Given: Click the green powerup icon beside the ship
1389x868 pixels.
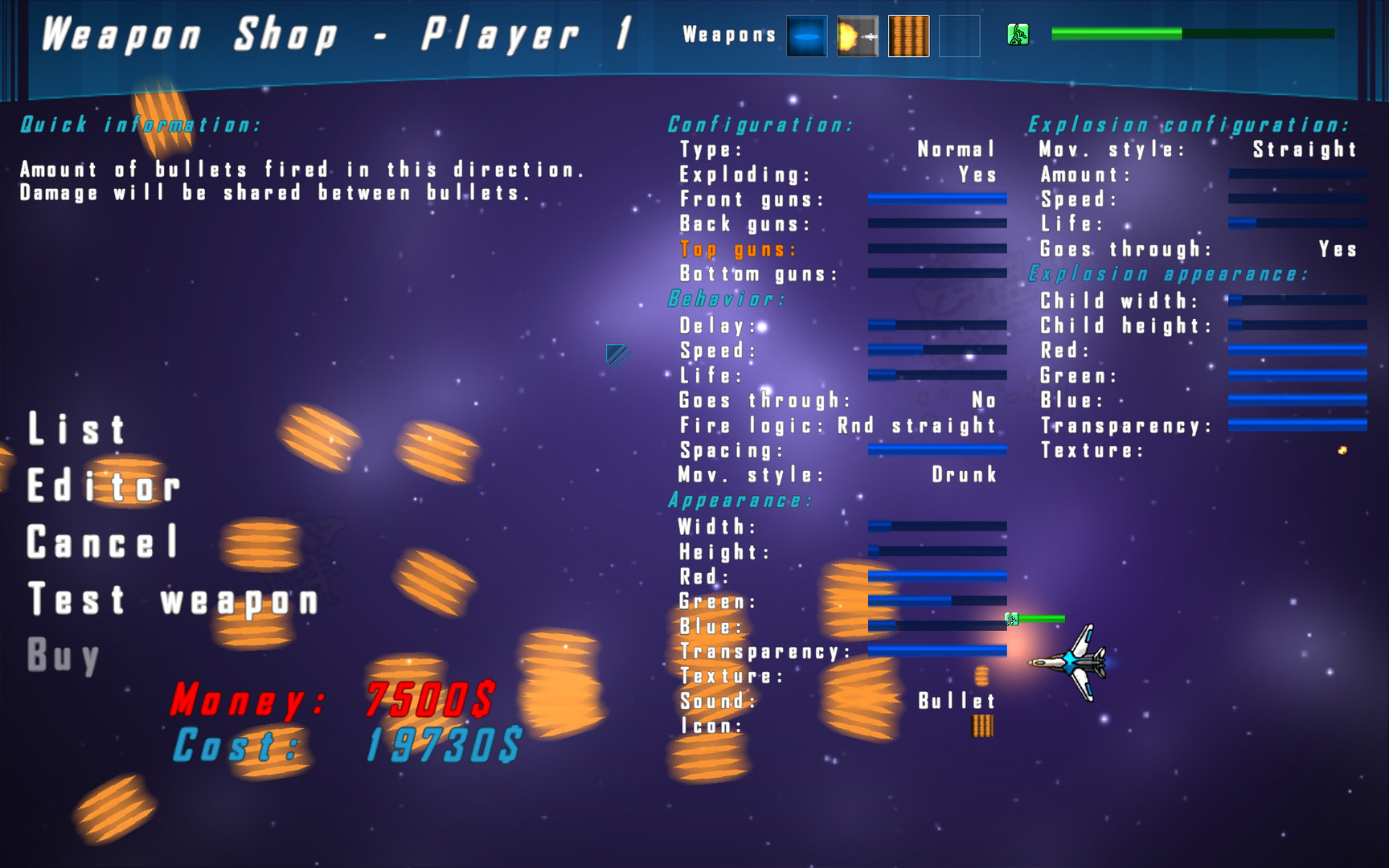Looking at the screenshot, I should [1013, 619].
